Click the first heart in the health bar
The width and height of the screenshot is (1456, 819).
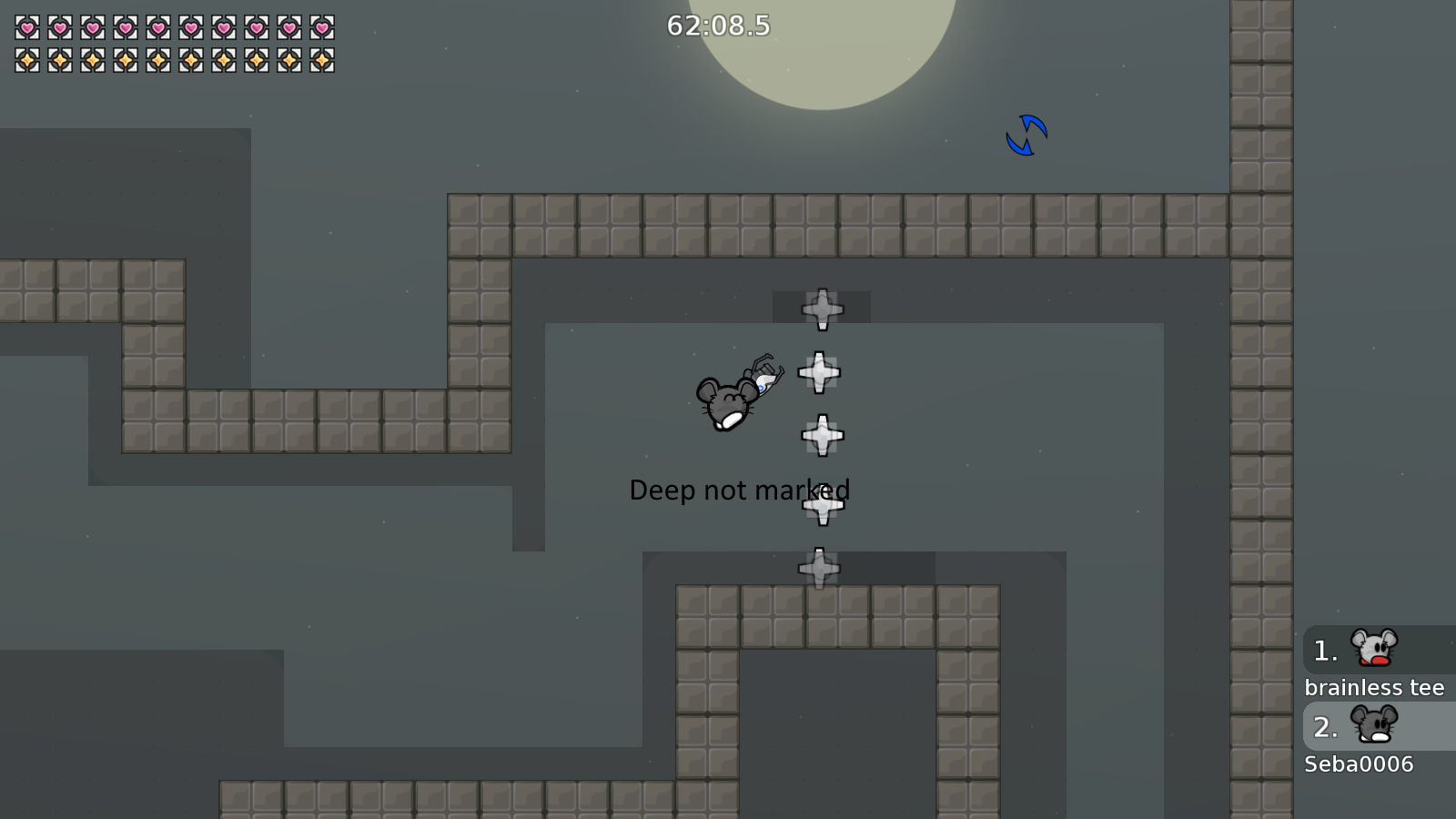tap(25, 27)
